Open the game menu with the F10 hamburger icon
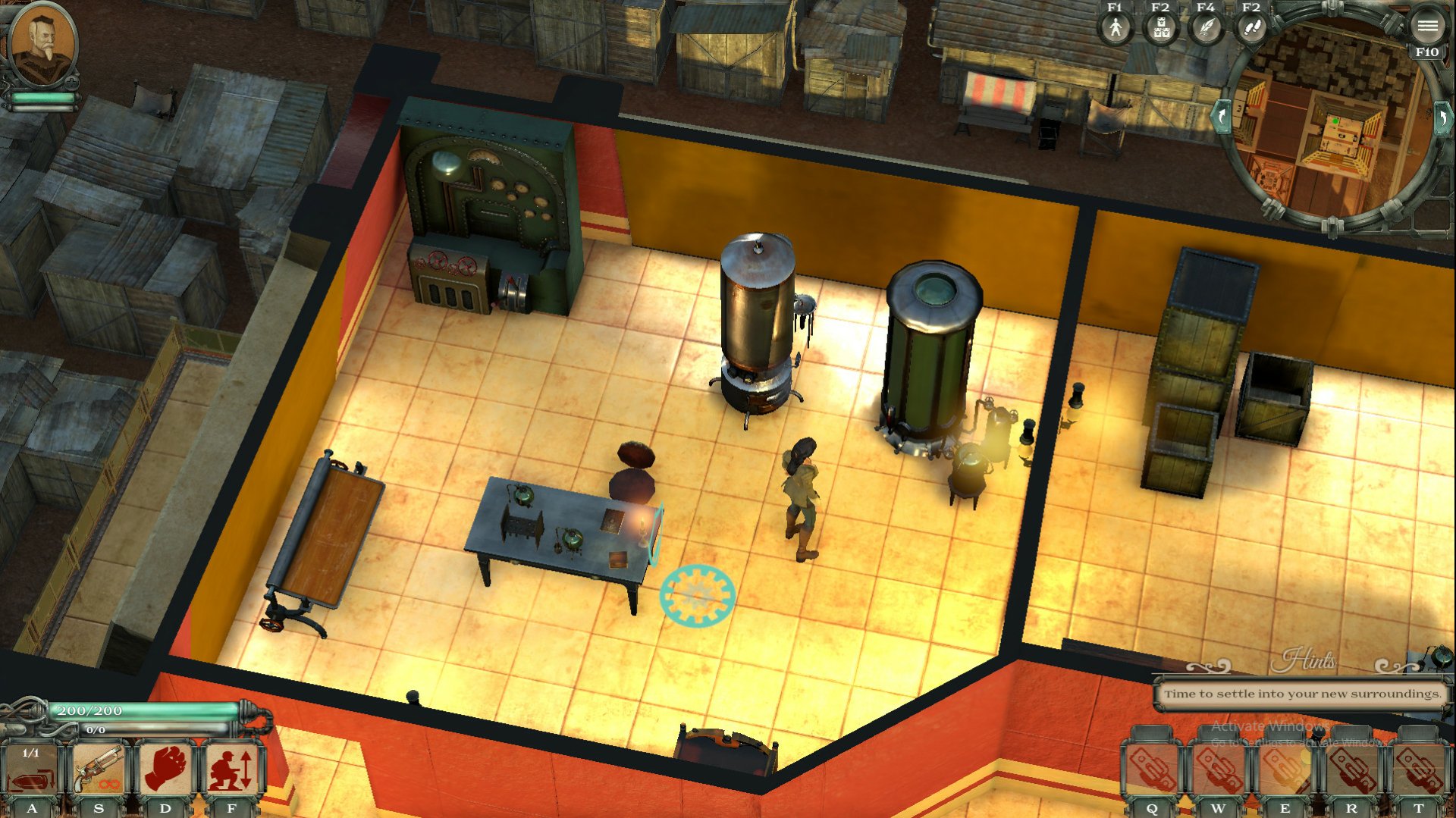This screenshot has width=1456, height=818. pos(1430,25)
